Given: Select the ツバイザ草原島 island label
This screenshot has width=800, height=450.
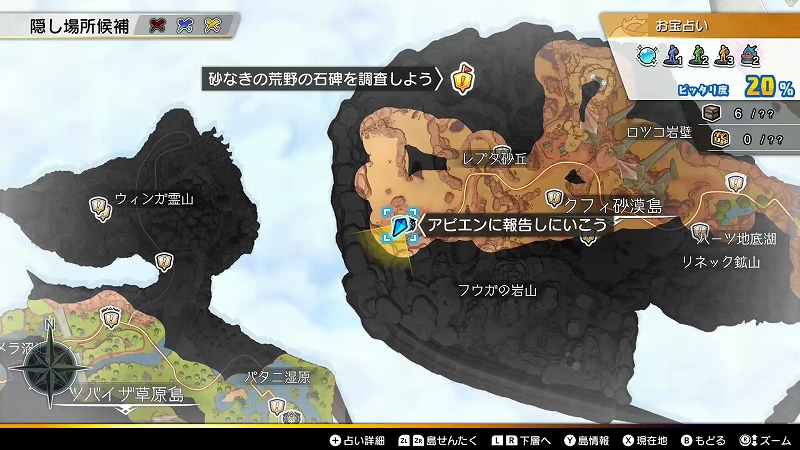Looking at the screenshot, I should (126, 393).
